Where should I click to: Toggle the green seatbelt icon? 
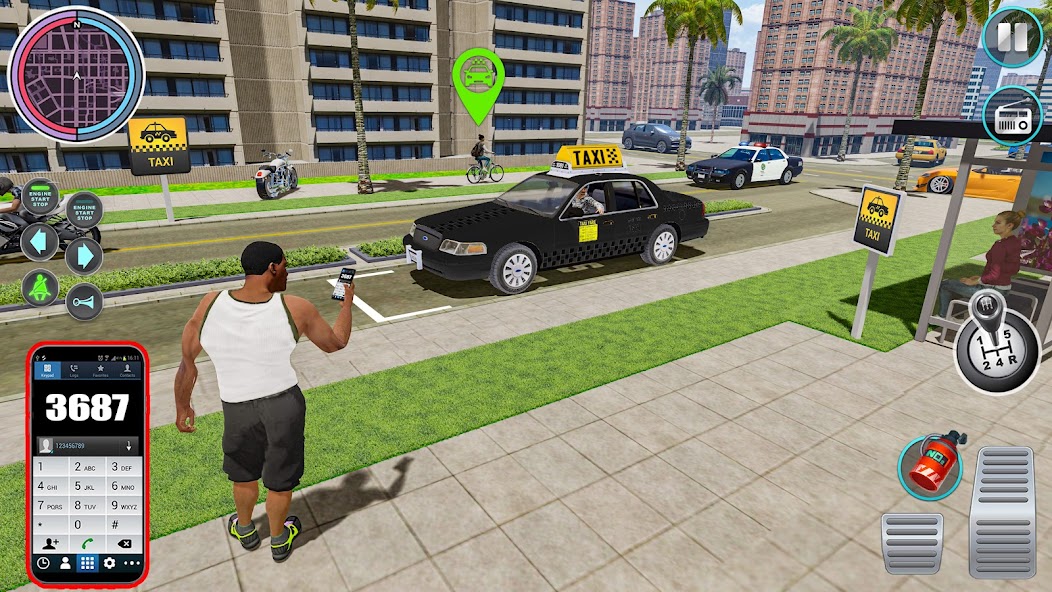pos(40,287)
